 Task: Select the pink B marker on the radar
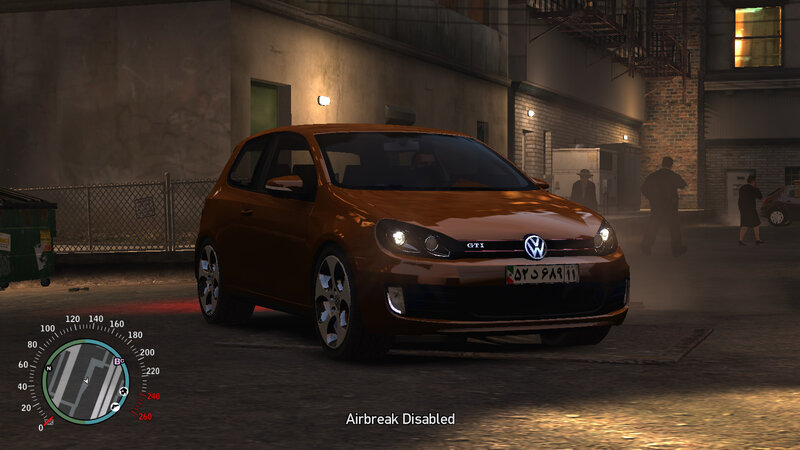pos(117,362)
